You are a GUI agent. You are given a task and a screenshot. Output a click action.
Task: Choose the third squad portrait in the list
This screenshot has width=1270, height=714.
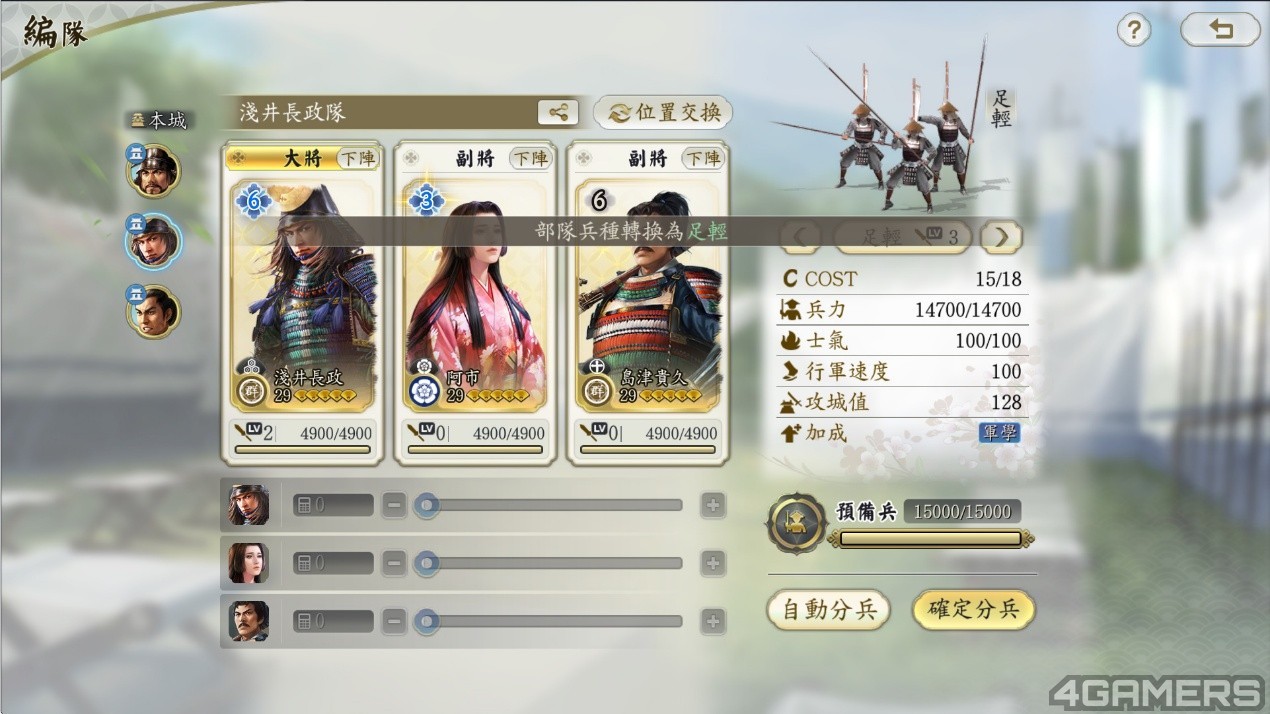[x=153, y=311]
